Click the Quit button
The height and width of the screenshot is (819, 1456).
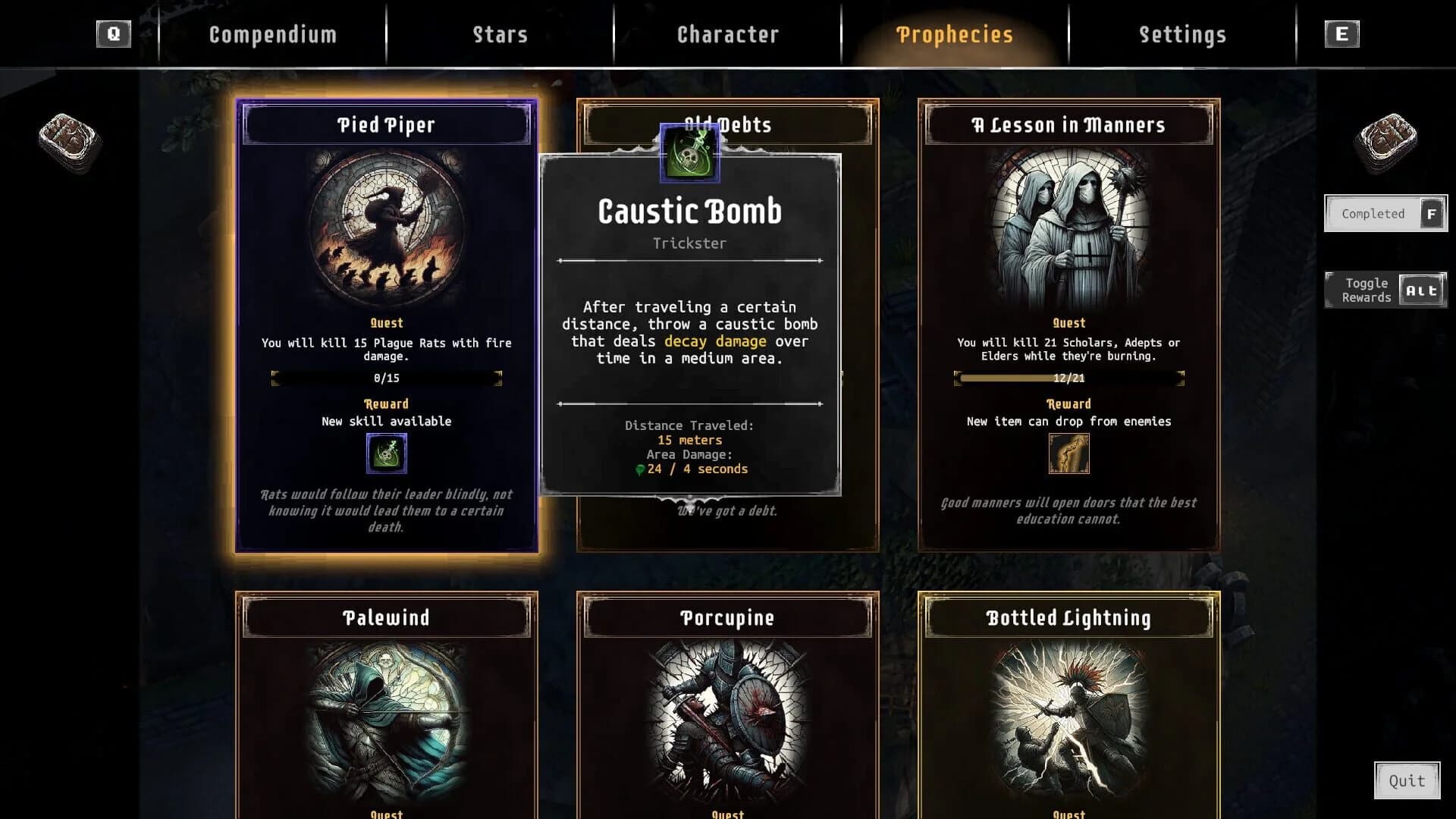[1408, 780]
